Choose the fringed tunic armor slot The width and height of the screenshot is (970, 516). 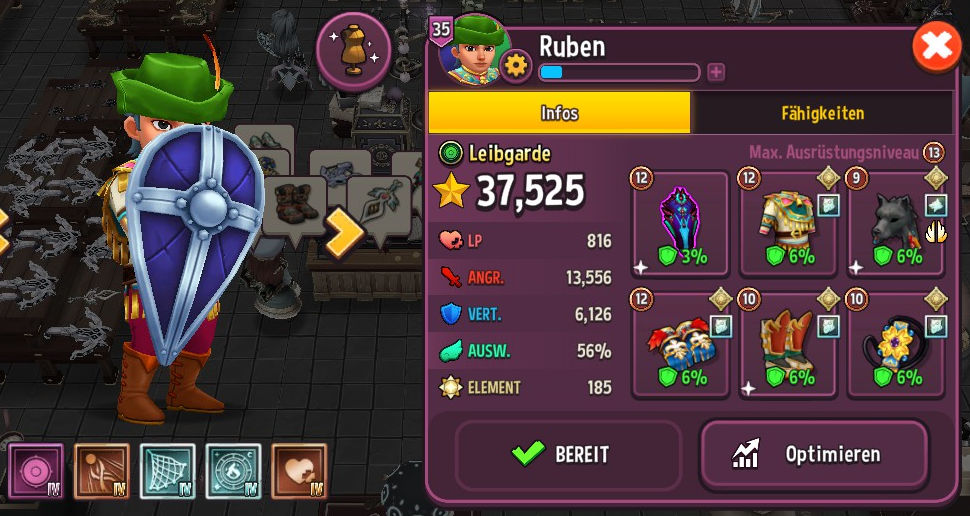(788, 224)
